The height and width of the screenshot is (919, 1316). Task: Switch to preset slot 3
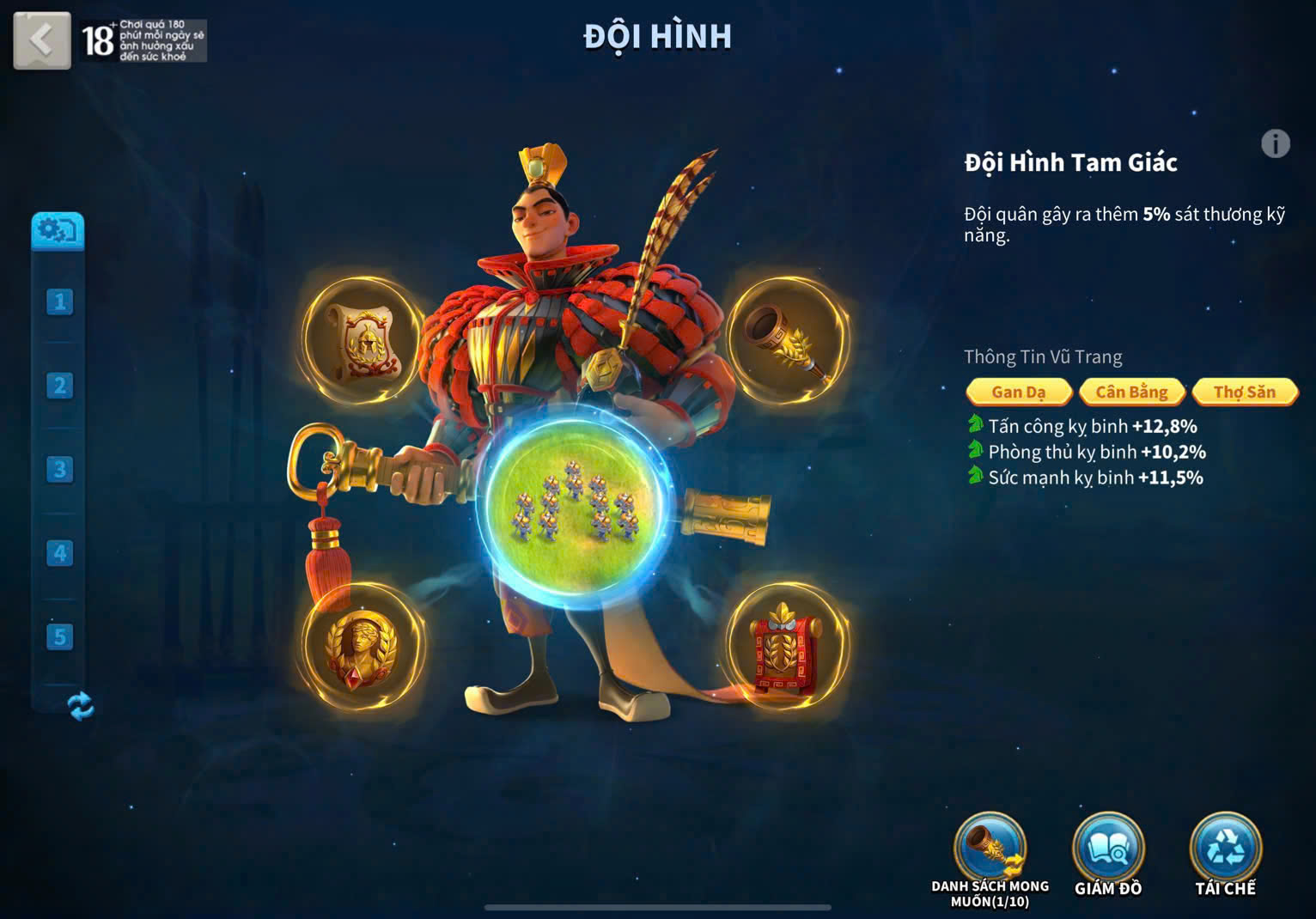pos(59,470)
